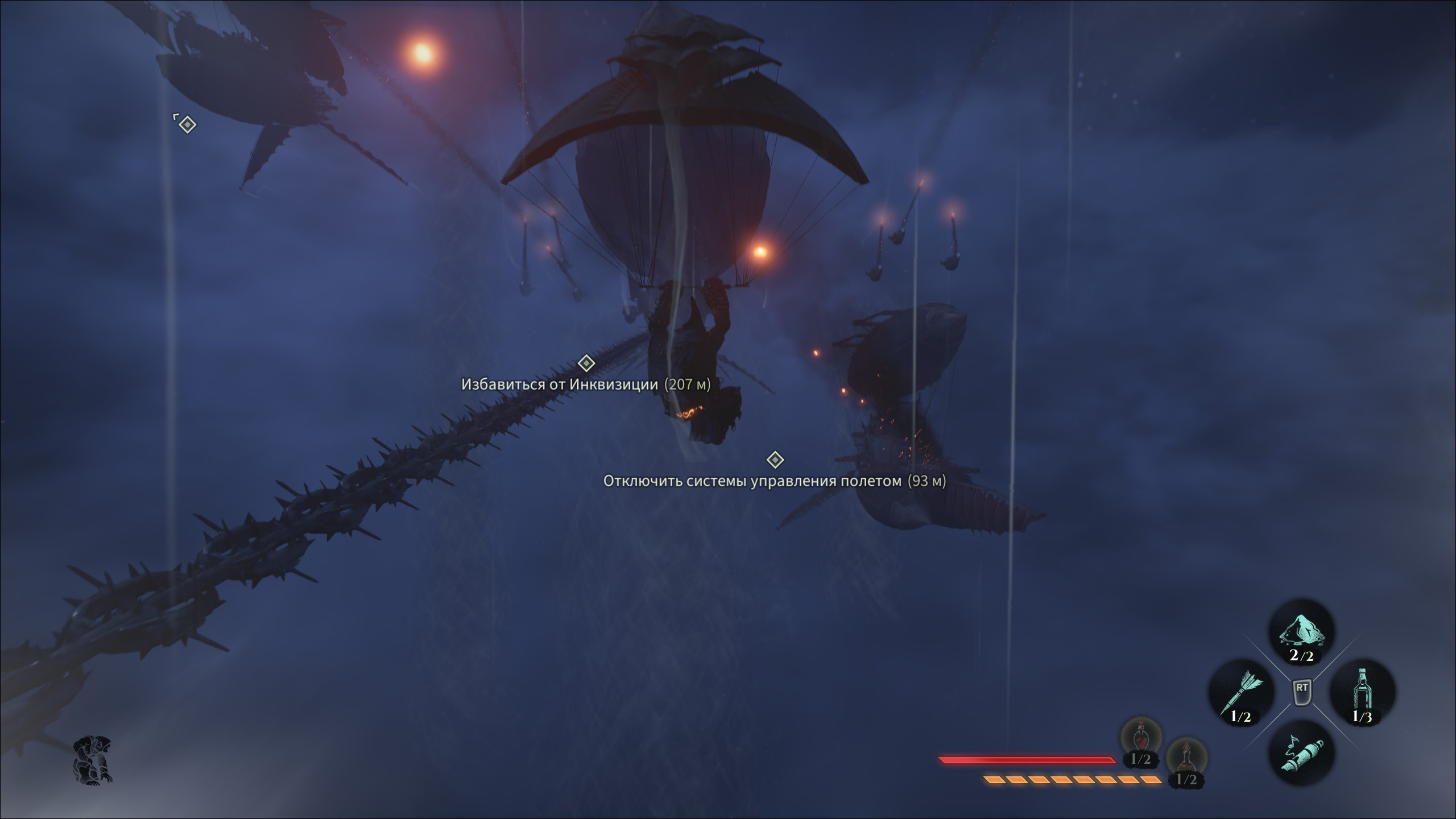Click the 'Избавиться от Инквизиции' objective marker

pyautogui.click(x=586, y=363)
